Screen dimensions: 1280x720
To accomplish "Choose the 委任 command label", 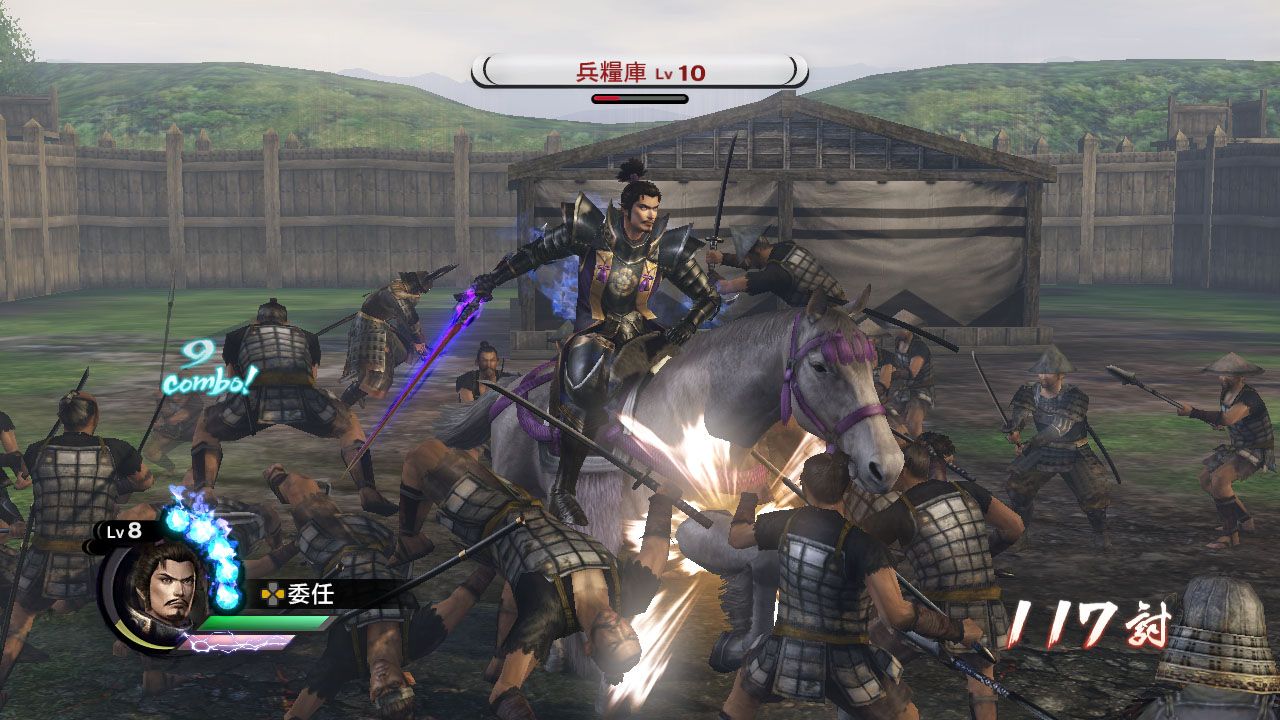I will tap(310, 595).
